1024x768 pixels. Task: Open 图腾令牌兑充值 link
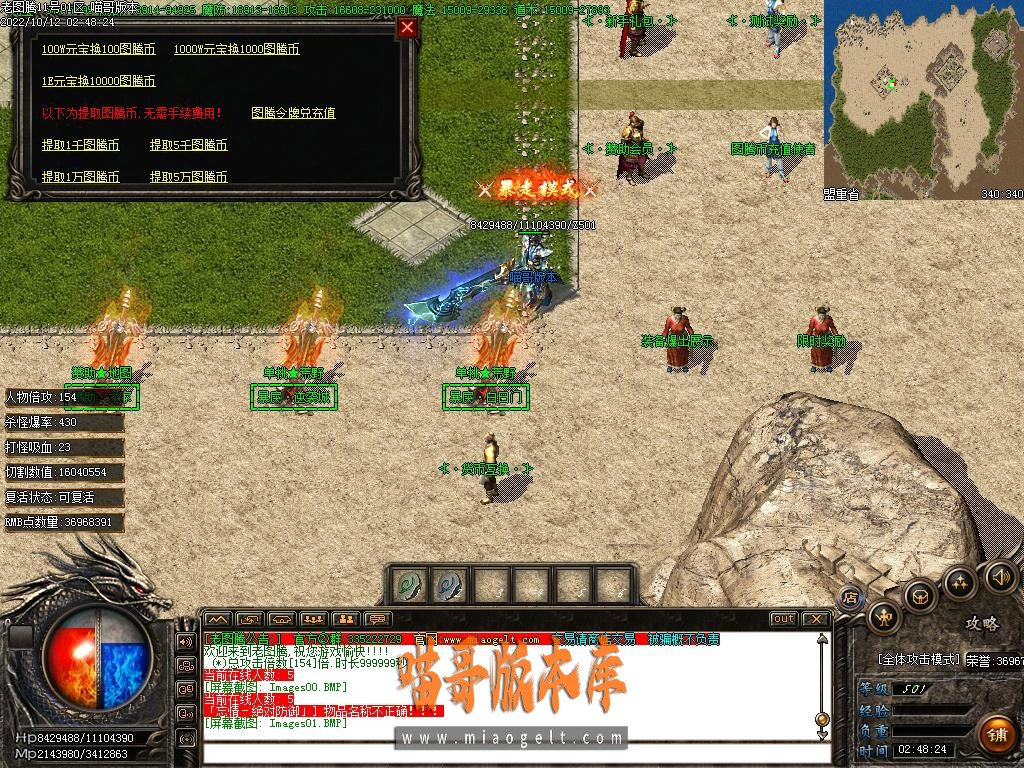(293, 113)
